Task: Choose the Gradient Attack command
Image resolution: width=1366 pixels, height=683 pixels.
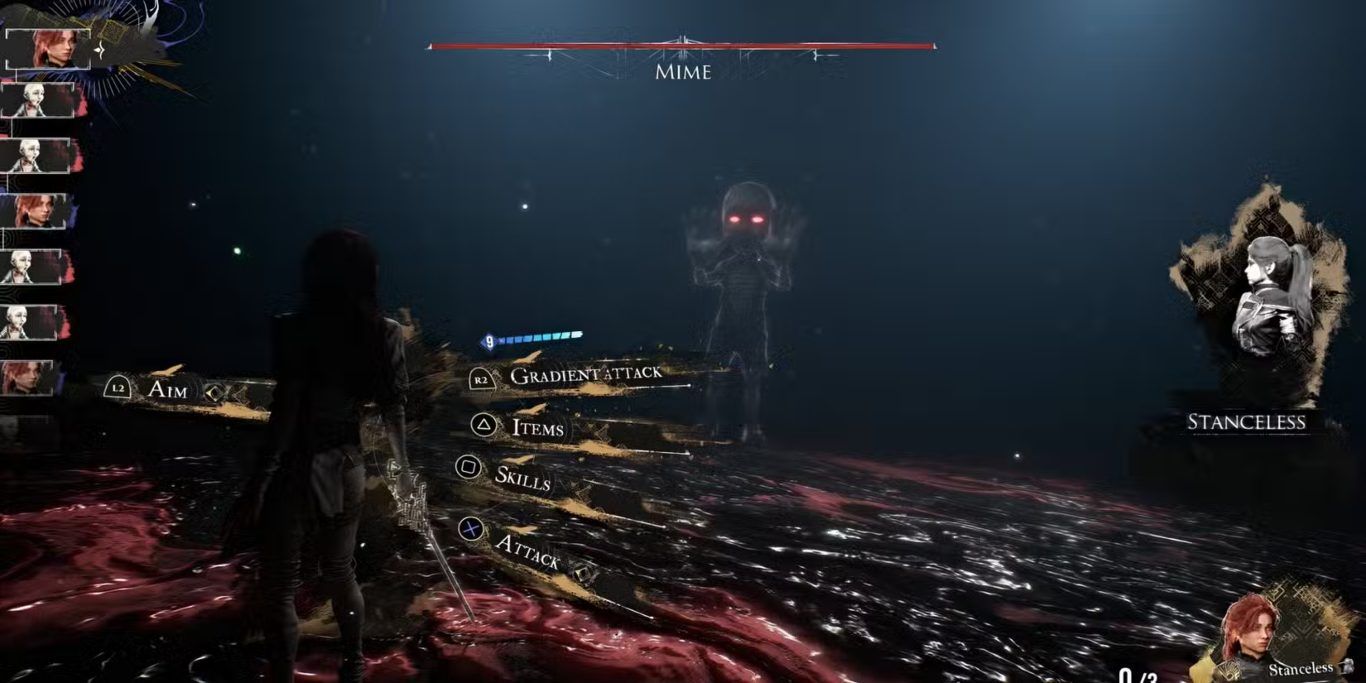Action: click(x=585, y=376)
